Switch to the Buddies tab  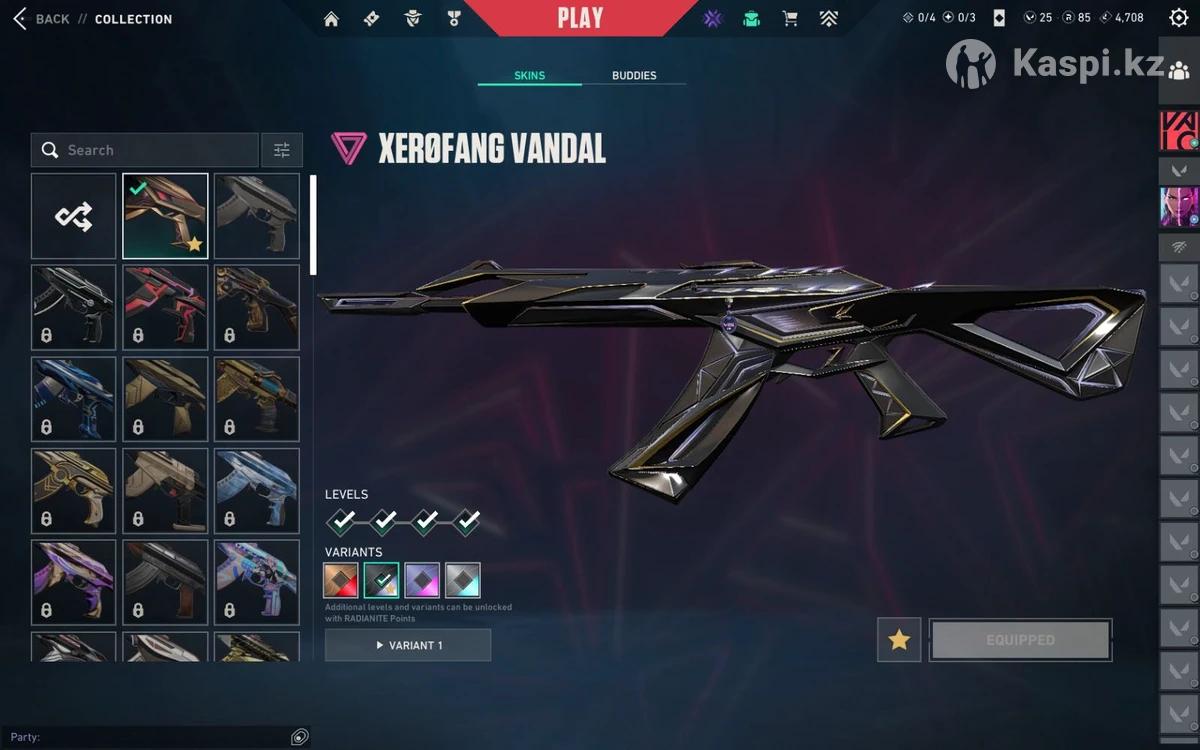click(x=634, y=76)
